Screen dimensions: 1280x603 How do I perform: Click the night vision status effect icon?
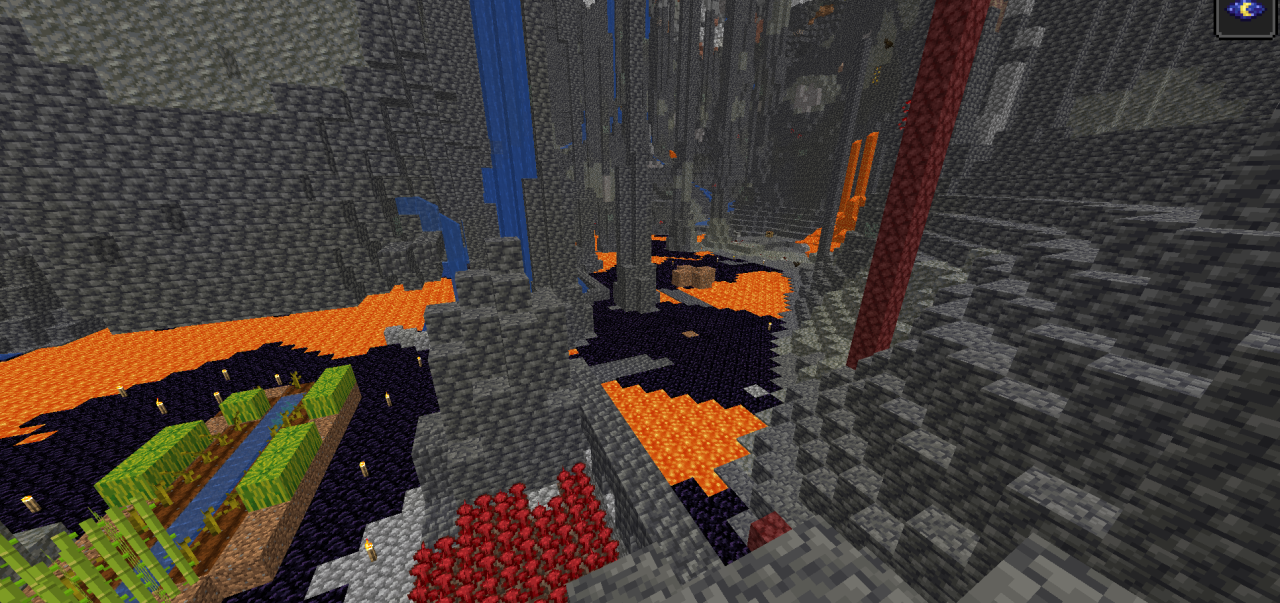click(x=1245, y=13)
